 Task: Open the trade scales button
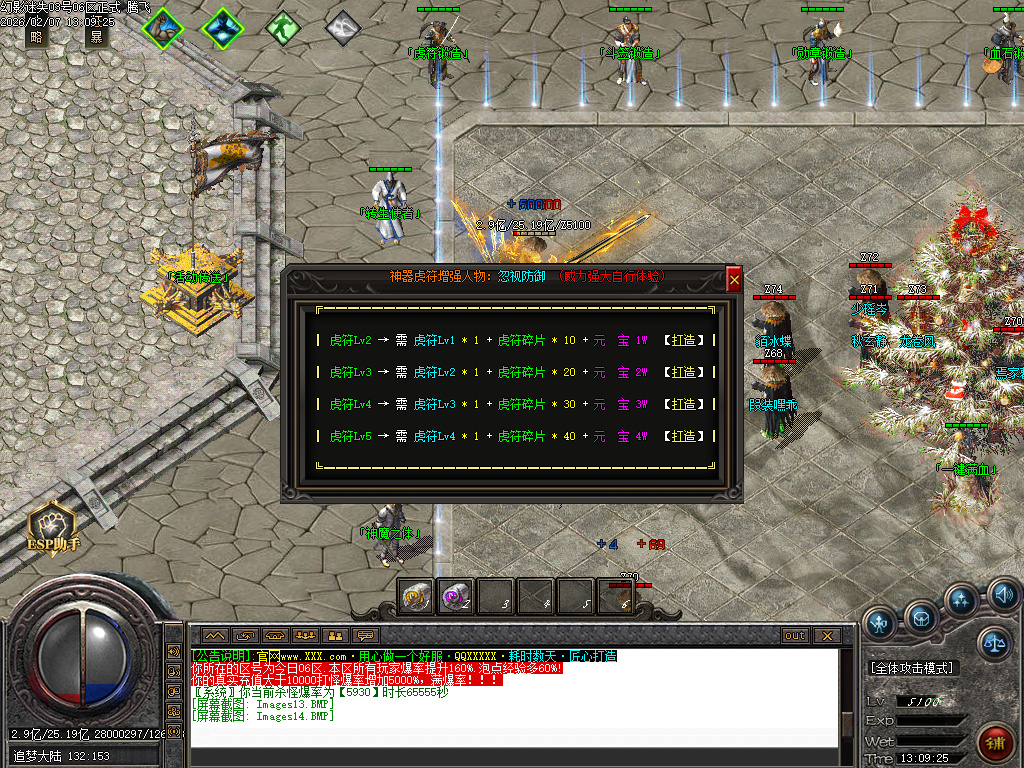pyautogui.click(x=995, y=642)
